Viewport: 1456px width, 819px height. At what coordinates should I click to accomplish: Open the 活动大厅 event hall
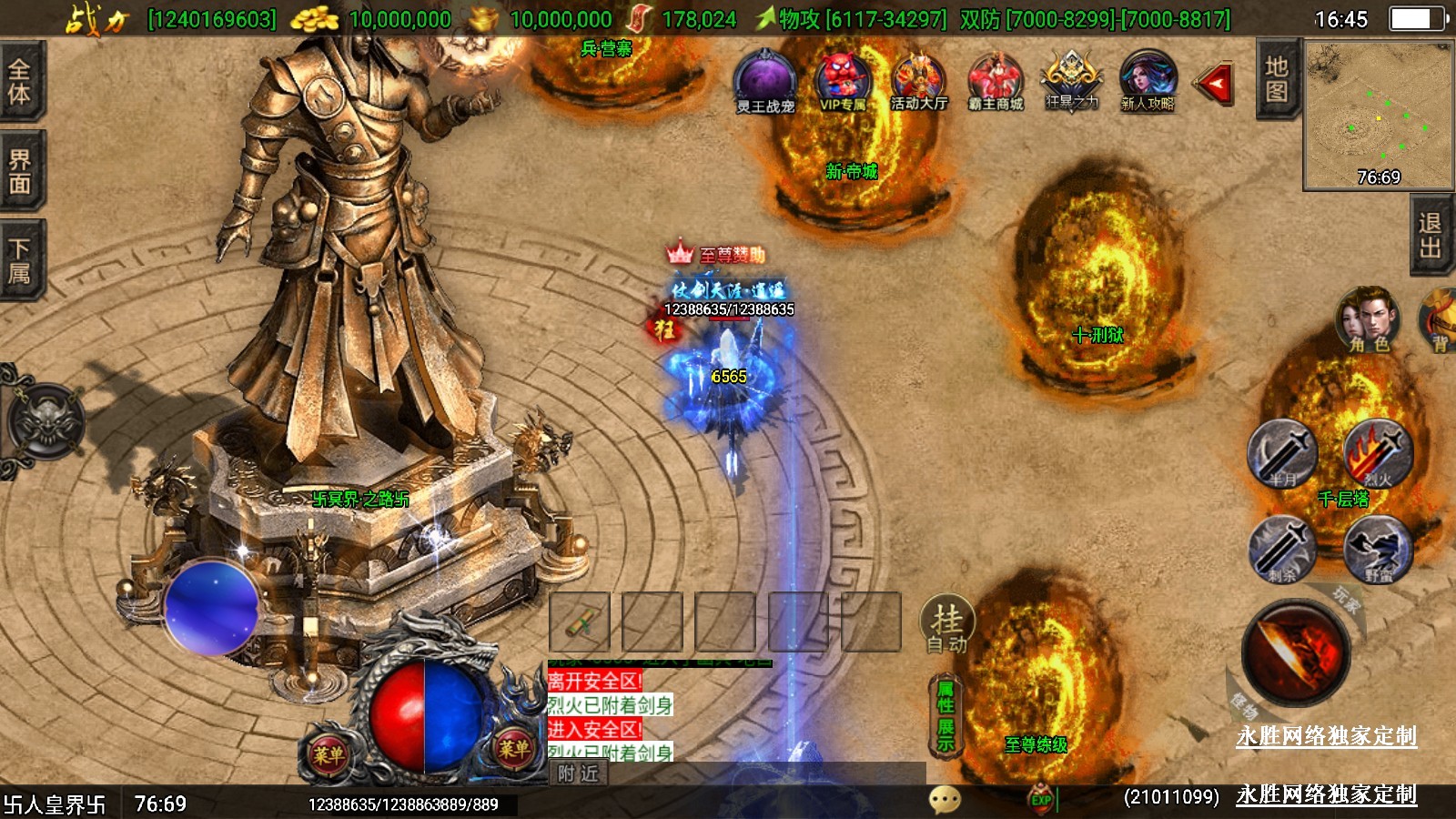coord(918,81)
